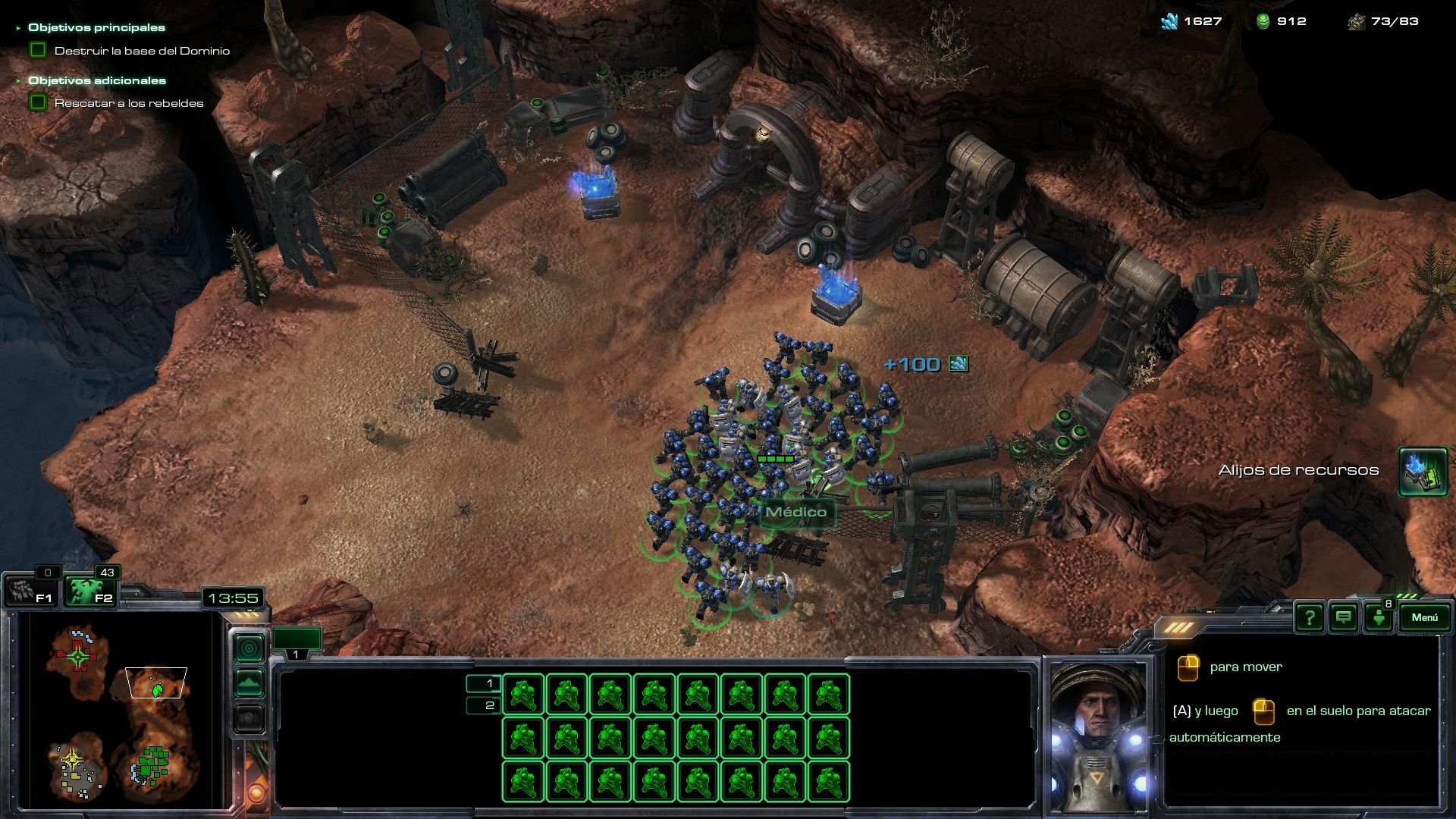
Task: Switch to selection page 2
Action: [483, 705]
